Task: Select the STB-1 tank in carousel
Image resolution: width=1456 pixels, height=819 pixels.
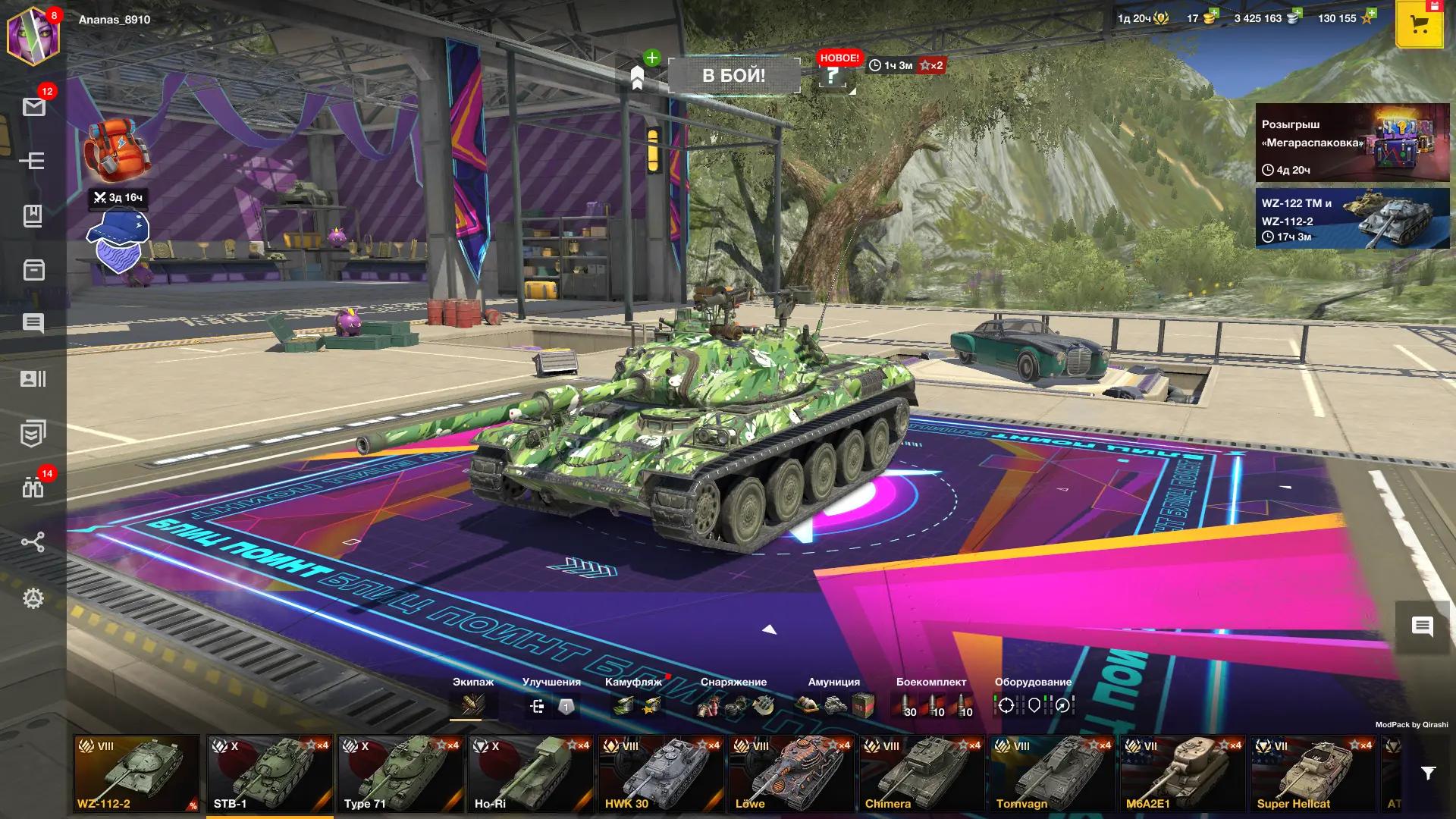Action: pos(269,773)
